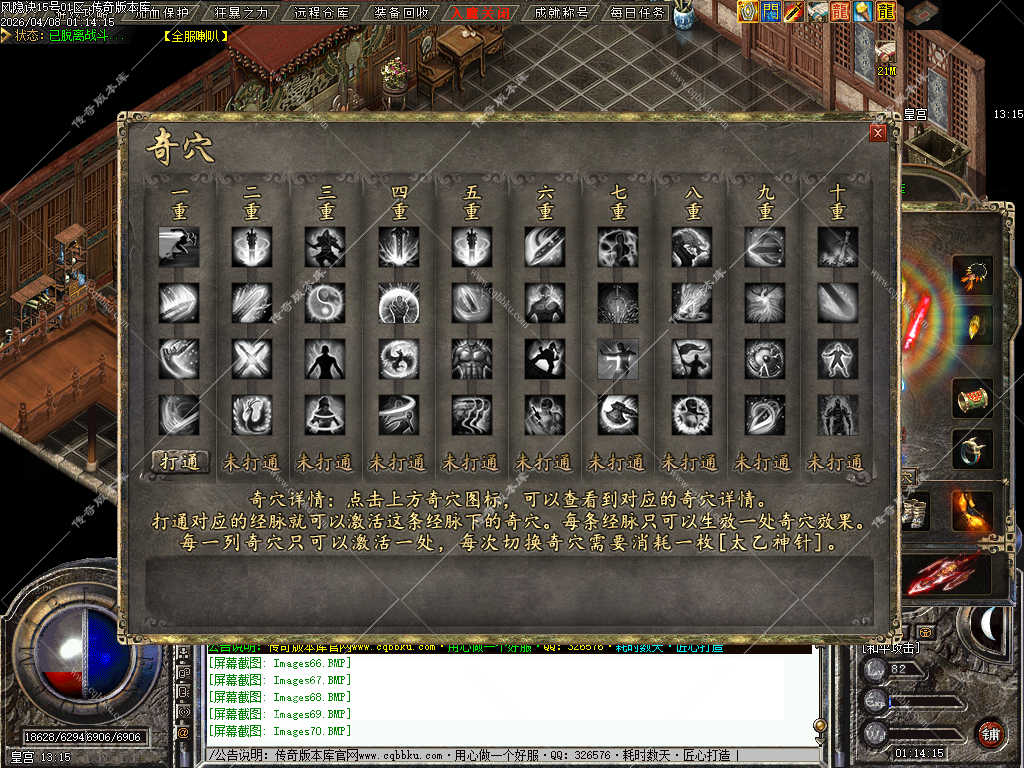The image size is (1024, 768).
Task: Pick the flag bearer acupoint icon
Action: [x=691, y=358]
